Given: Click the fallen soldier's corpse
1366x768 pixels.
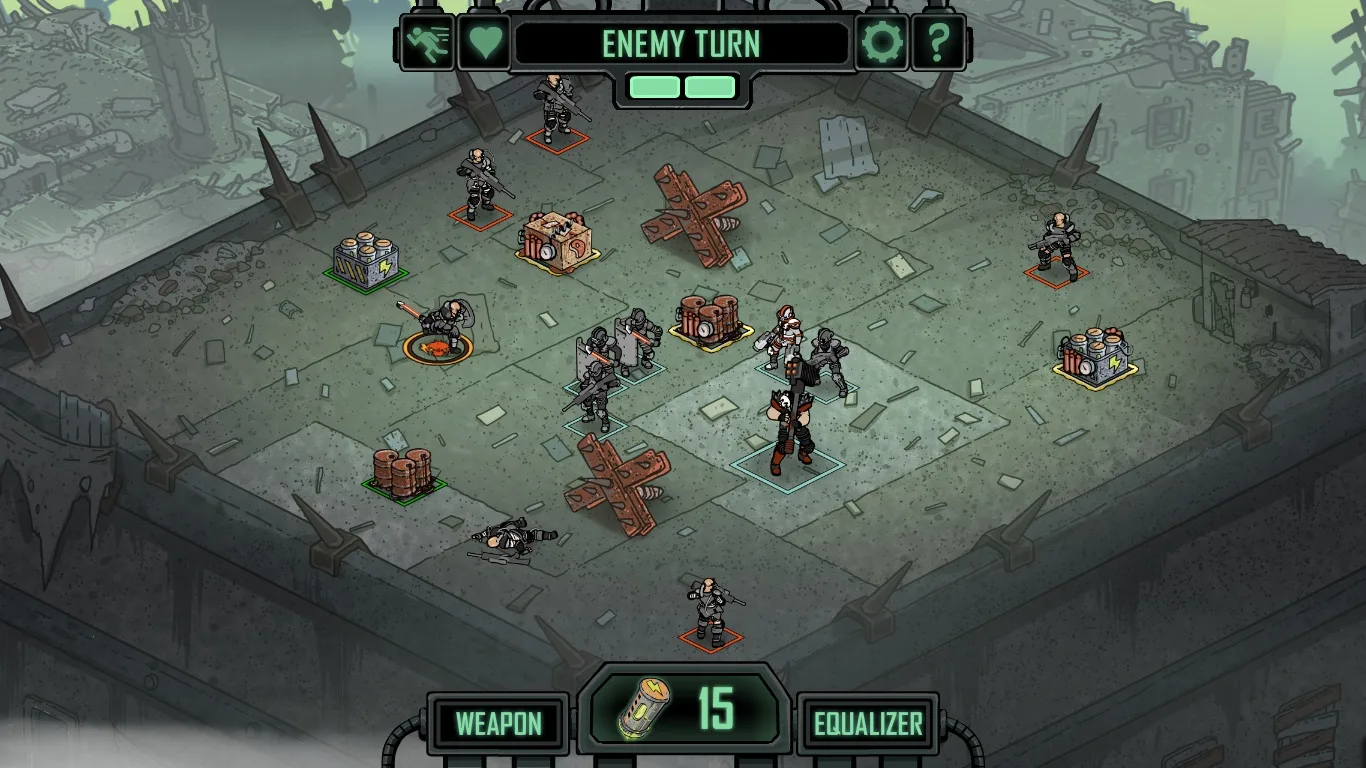Looking at the screenshot, I should click(x=514, y=535).
